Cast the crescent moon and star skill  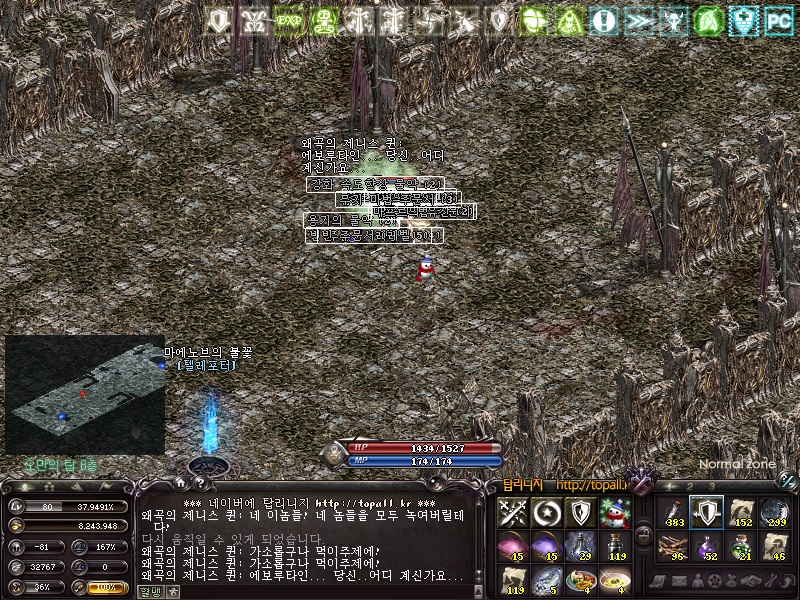[x=546, y=513]
